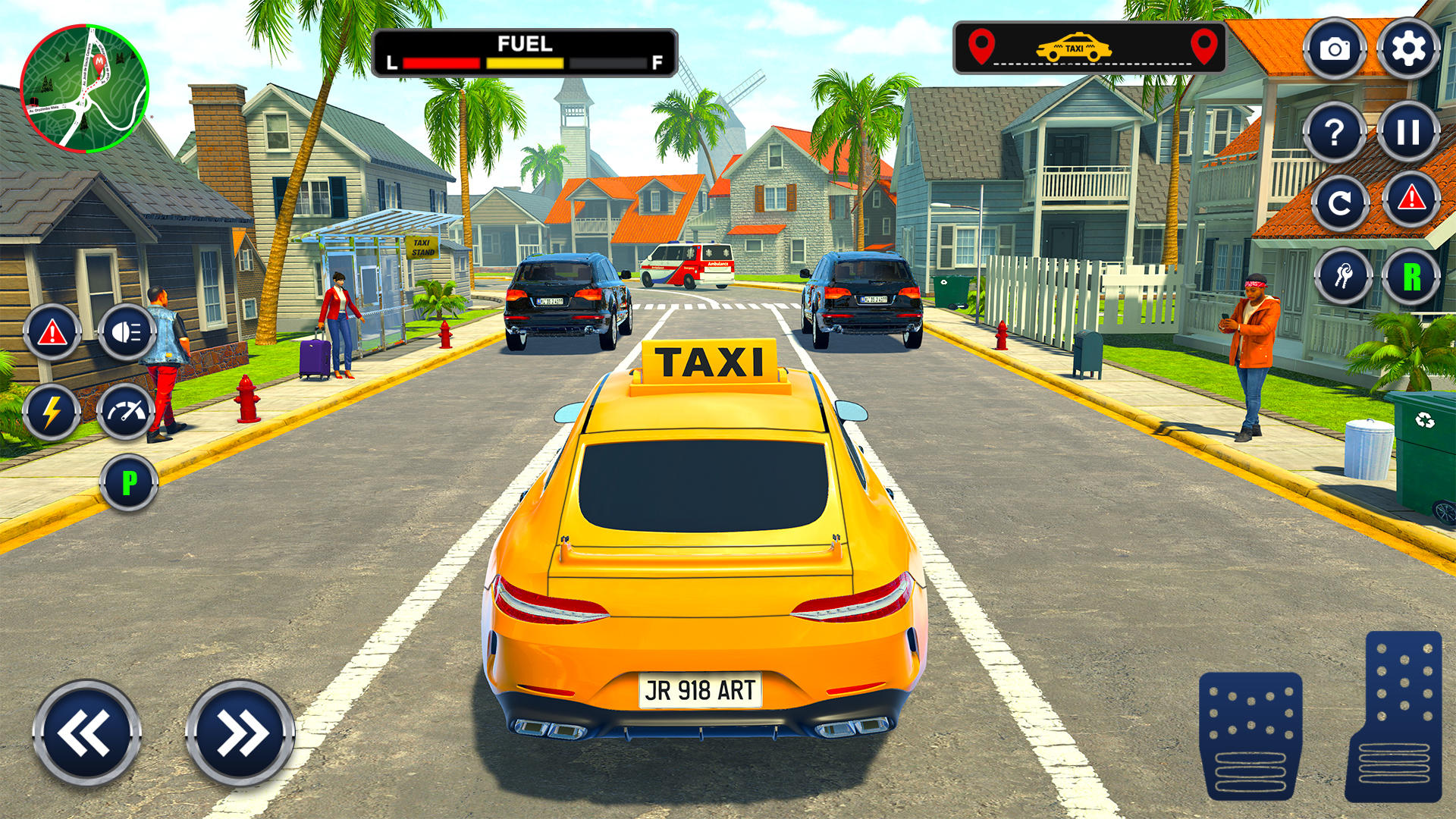Tap the red warning triangle on the right
Screen dimensions: 1456x819
point(1411,202)
